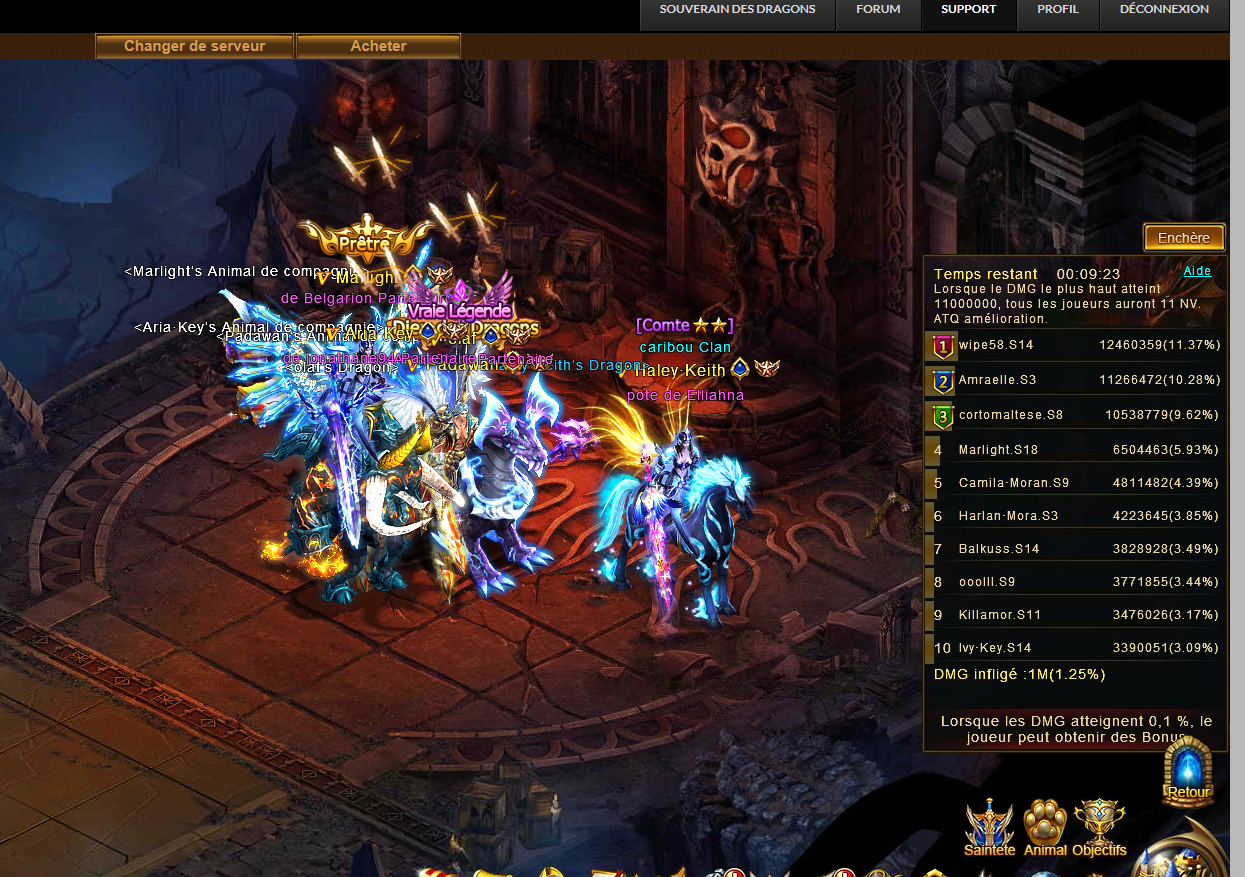The width and height of the screenshot is (1245, 877).
Task: Log out with Déconnexion
Action: (x=1164, y=10)
